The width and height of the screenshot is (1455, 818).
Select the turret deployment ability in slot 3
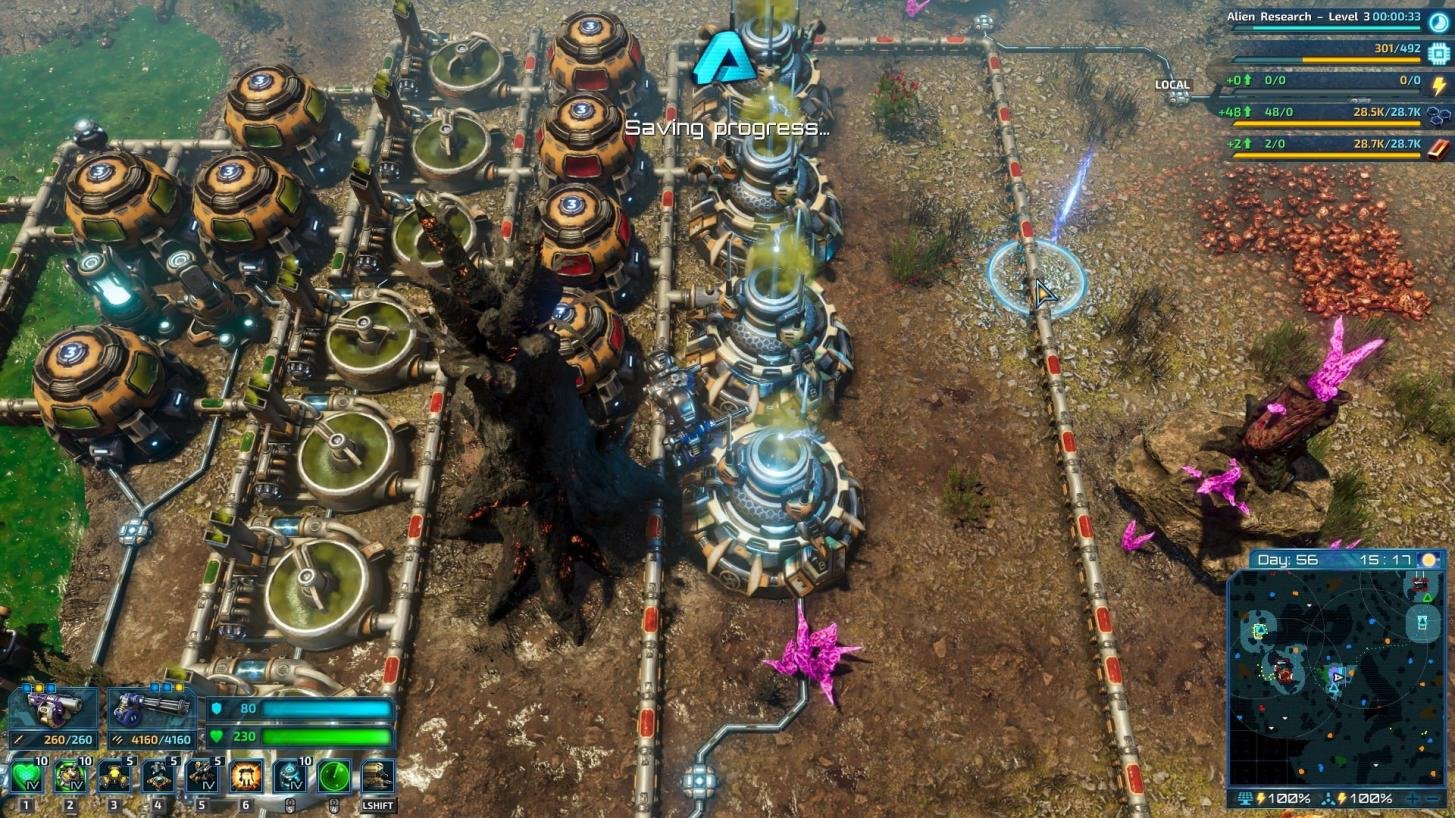[113, 775]
